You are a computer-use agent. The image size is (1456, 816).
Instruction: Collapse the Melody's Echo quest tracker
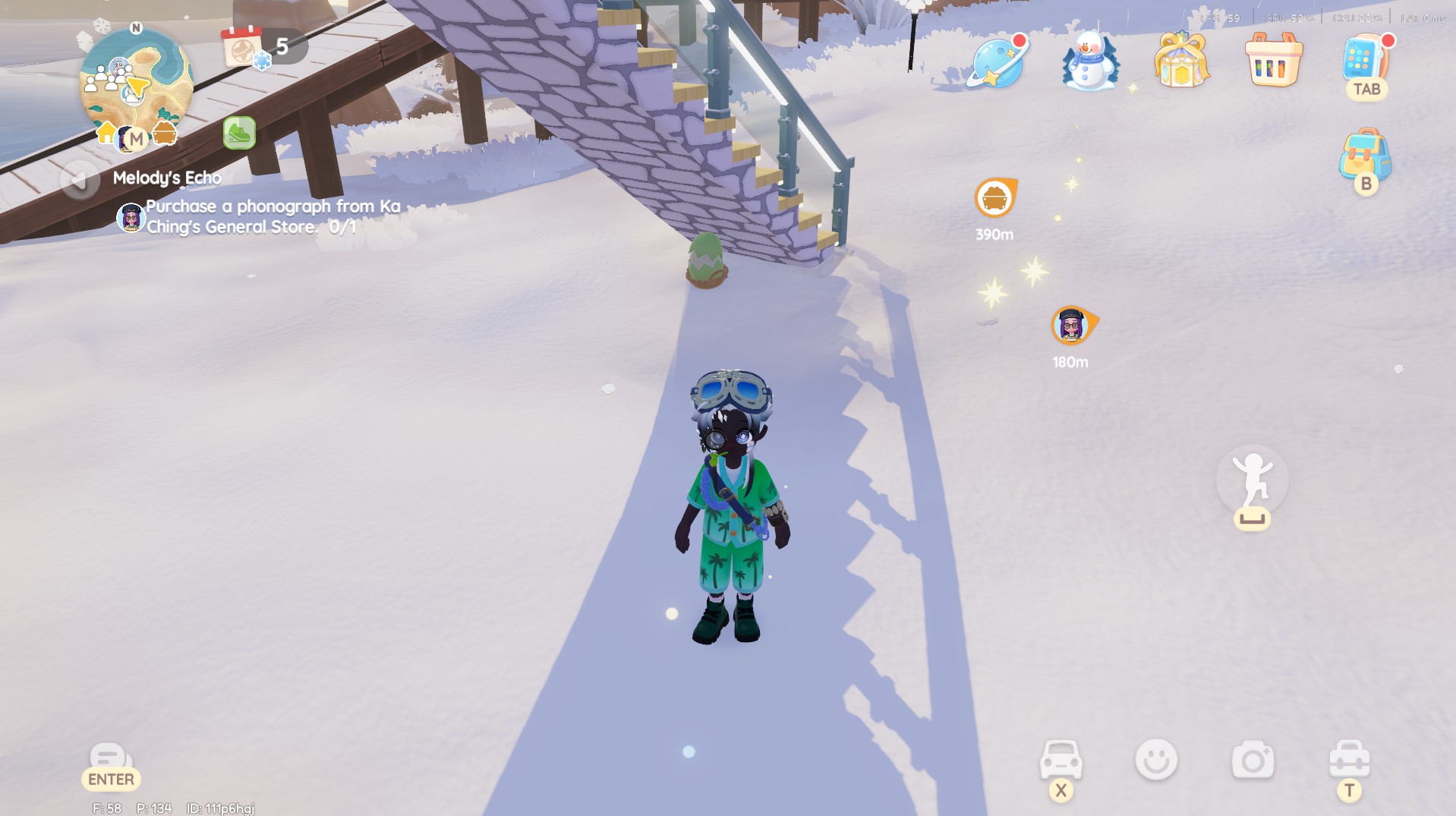[x=78, y=180]
